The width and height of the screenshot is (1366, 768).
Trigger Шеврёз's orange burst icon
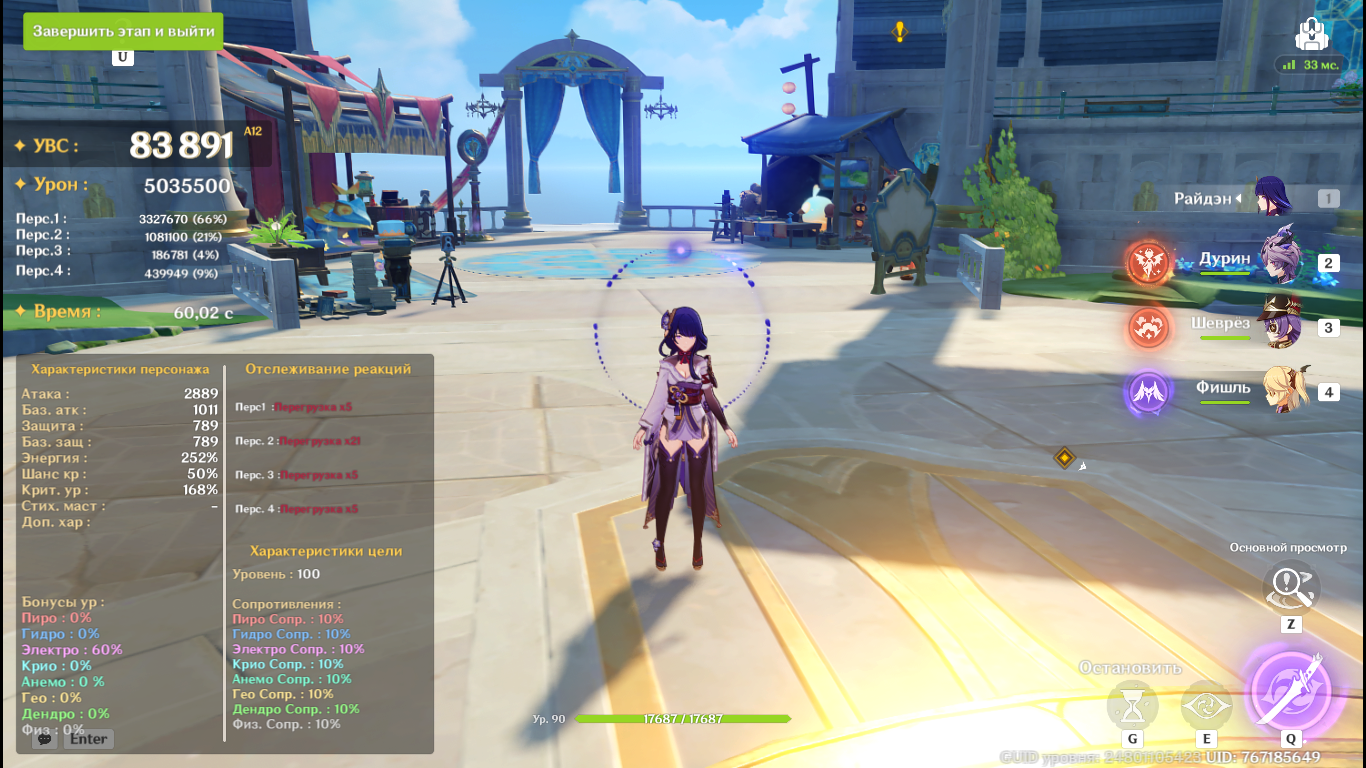[x=1149, y=327]
